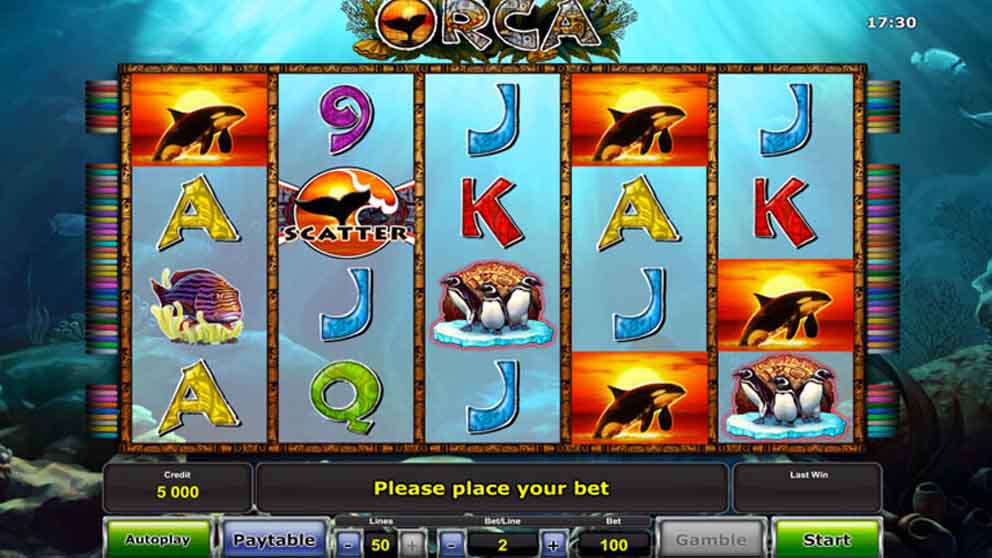Click the greyed-out Gamble button
992x558 pixels.
[711, 540]
